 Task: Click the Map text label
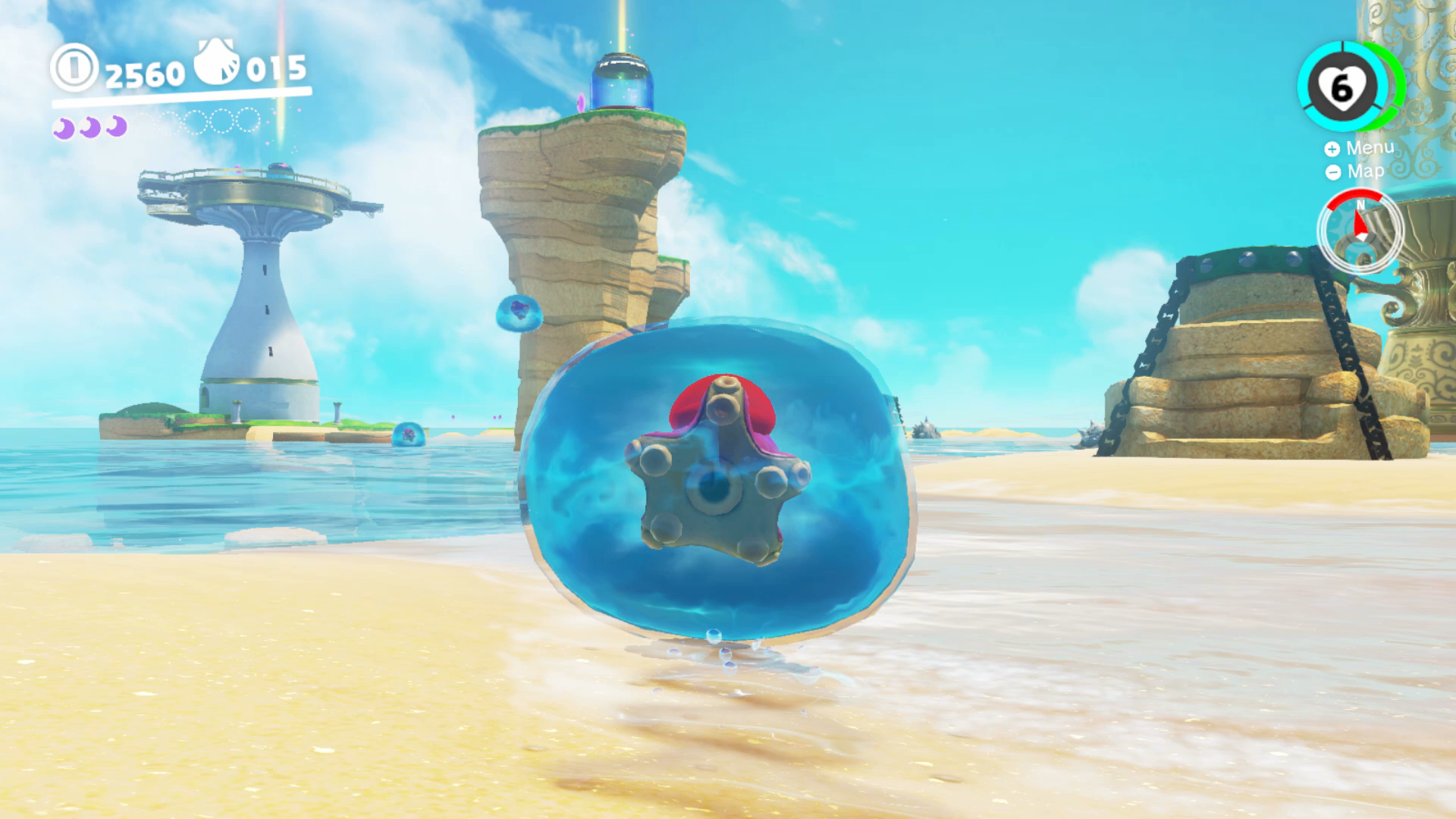click(x=1366, y=171)
